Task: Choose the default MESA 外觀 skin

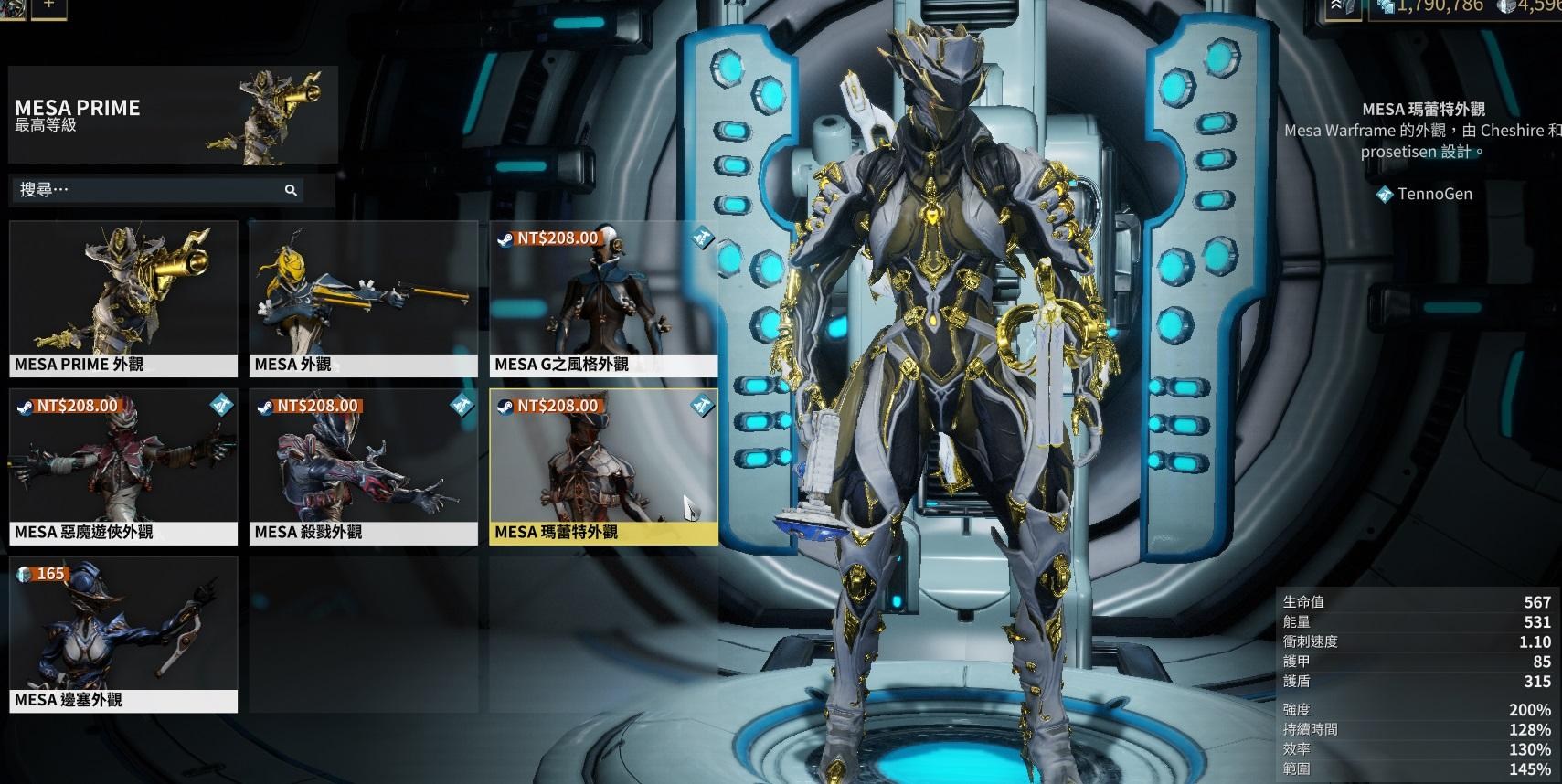Action: pos(363,299)
